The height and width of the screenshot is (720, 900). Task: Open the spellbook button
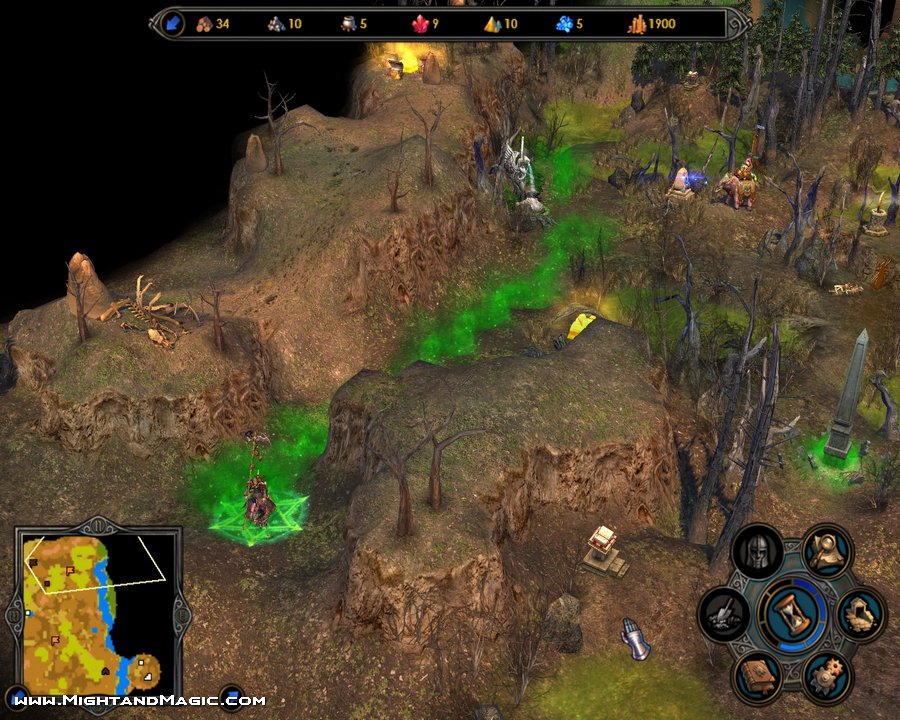coord(757,676)
